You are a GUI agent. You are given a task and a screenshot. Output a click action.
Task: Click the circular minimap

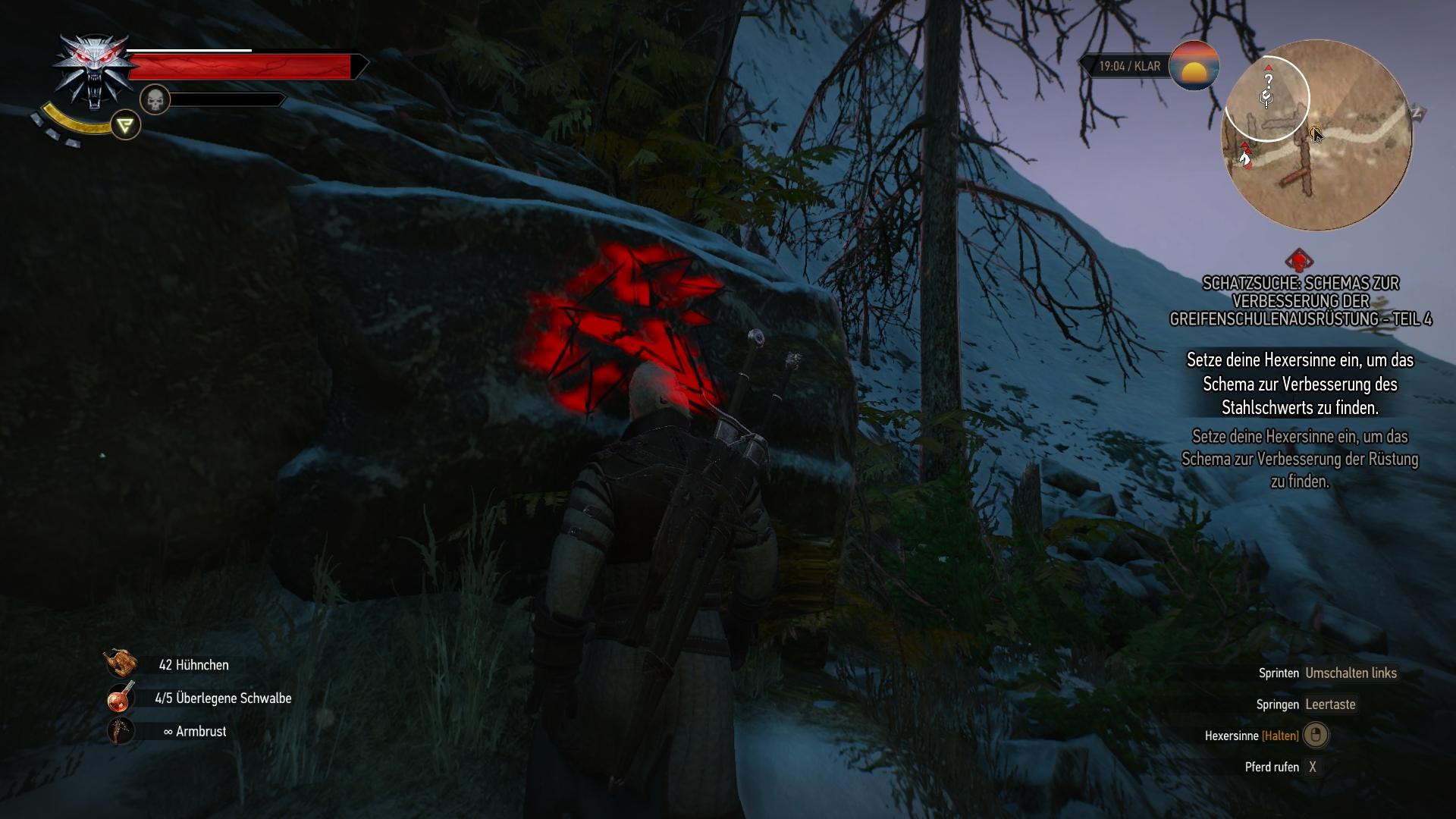(x=1317, y=136)
